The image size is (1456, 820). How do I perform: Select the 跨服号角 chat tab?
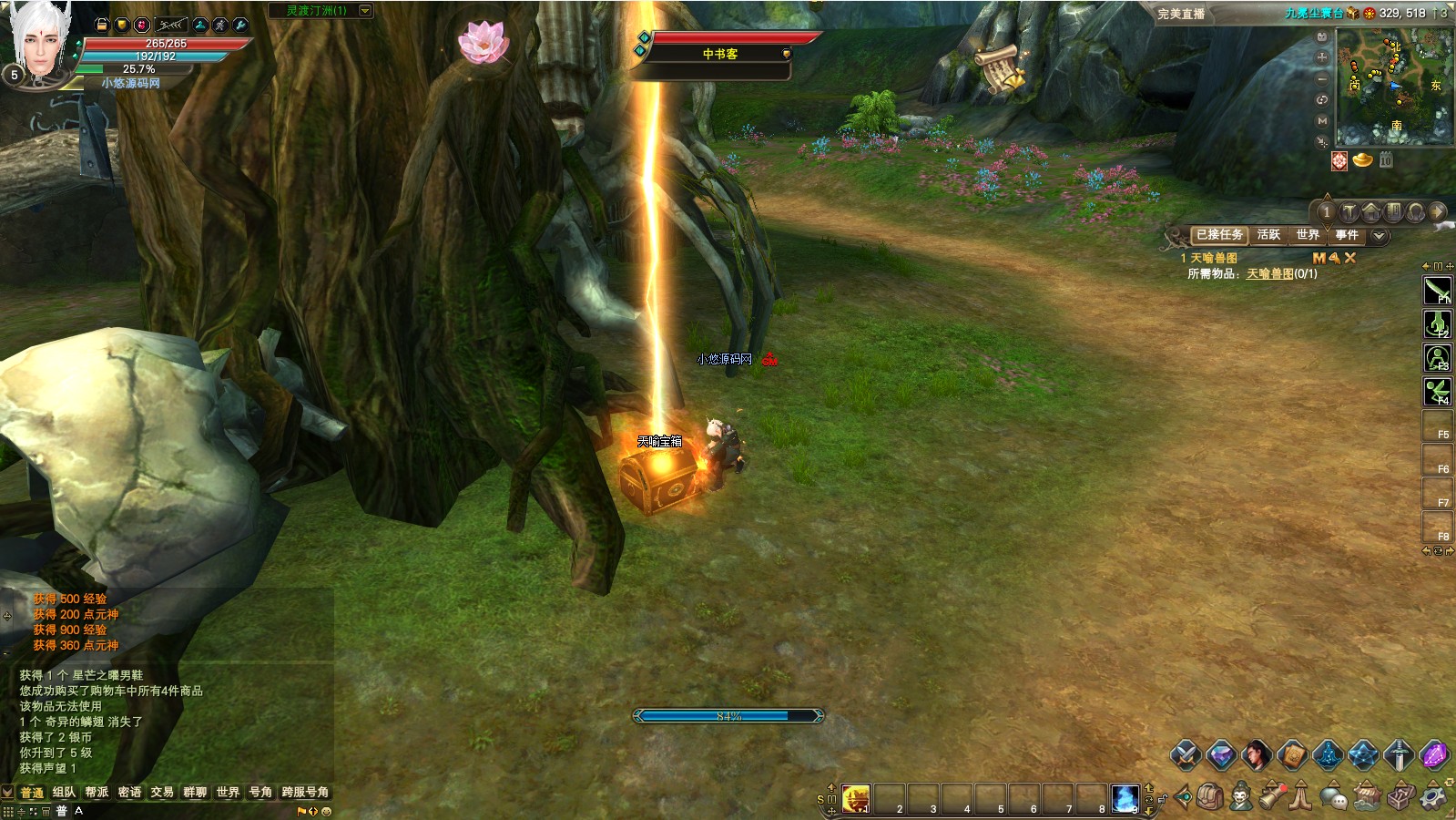(x=305, y=793)
